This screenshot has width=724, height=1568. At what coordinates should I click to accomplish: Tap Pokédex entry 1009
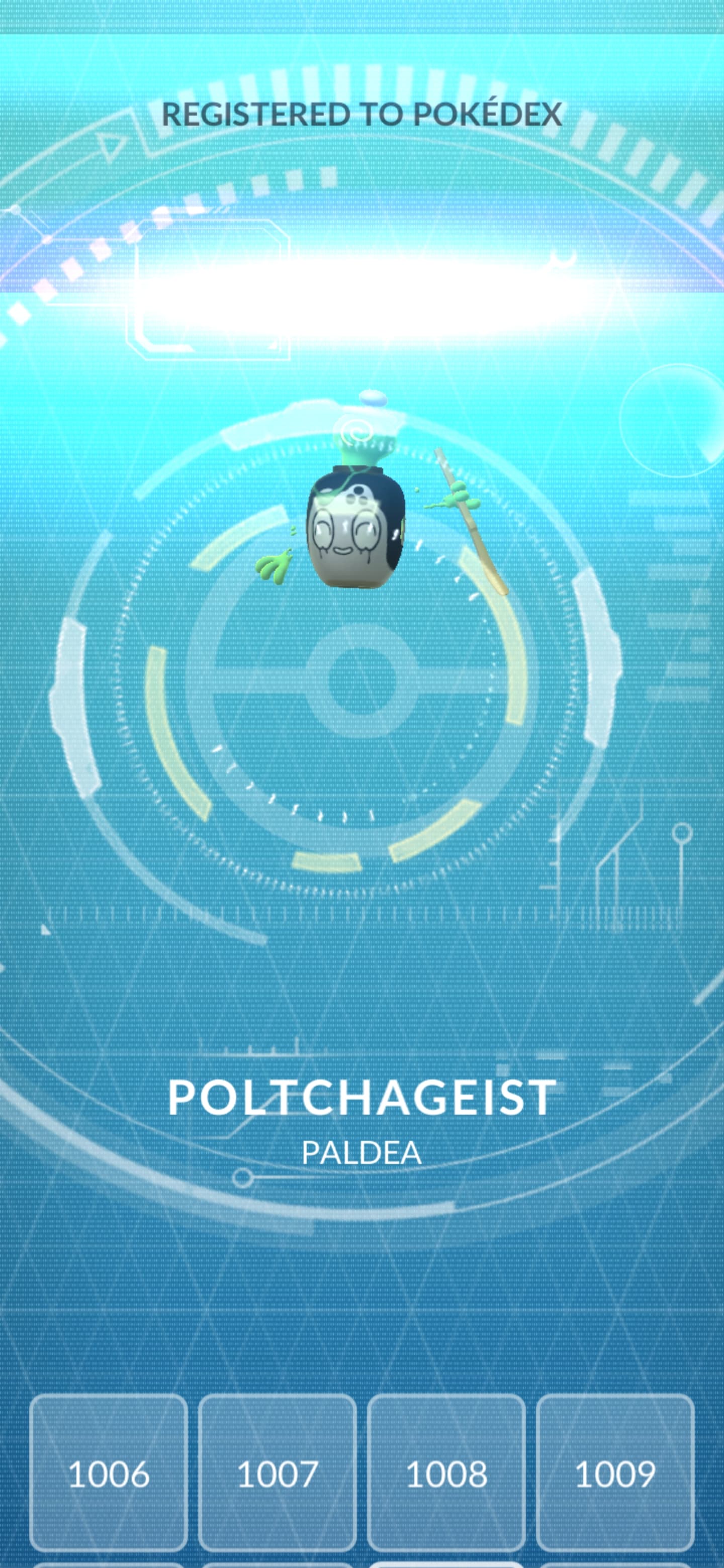click(615, 1474)
